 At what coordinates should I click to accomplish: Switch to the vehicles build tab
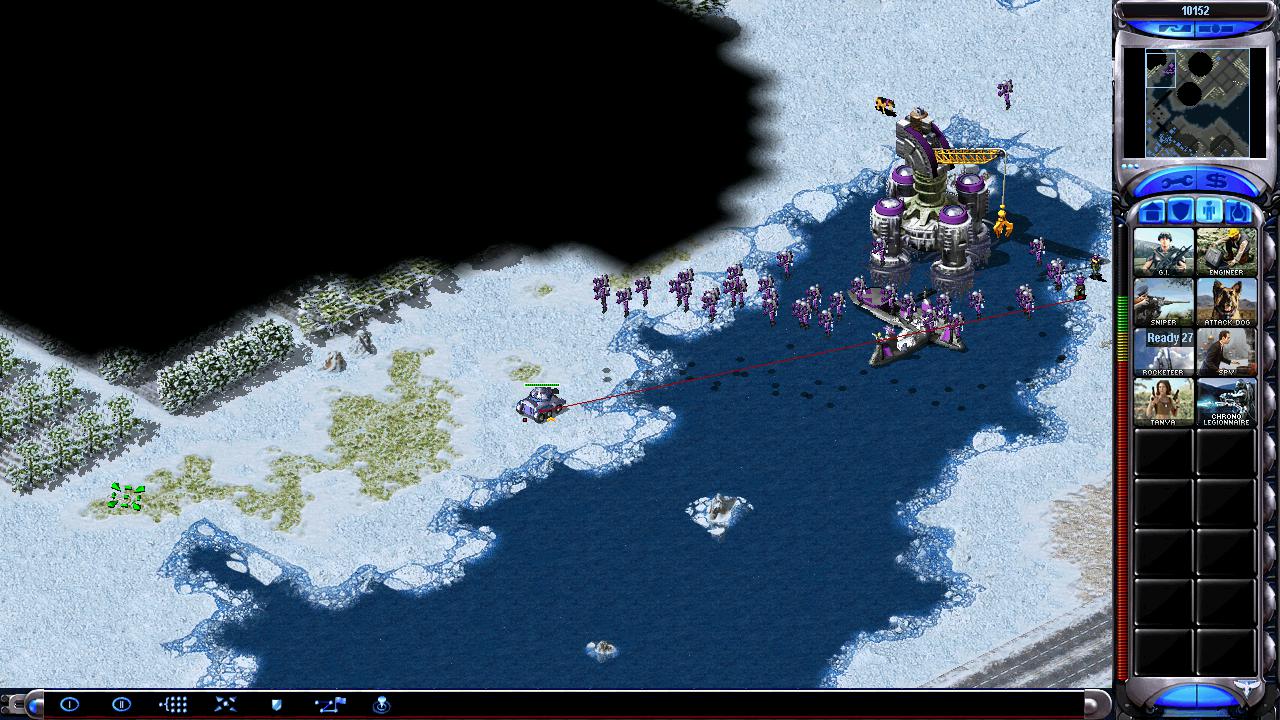pos(1237,212)
